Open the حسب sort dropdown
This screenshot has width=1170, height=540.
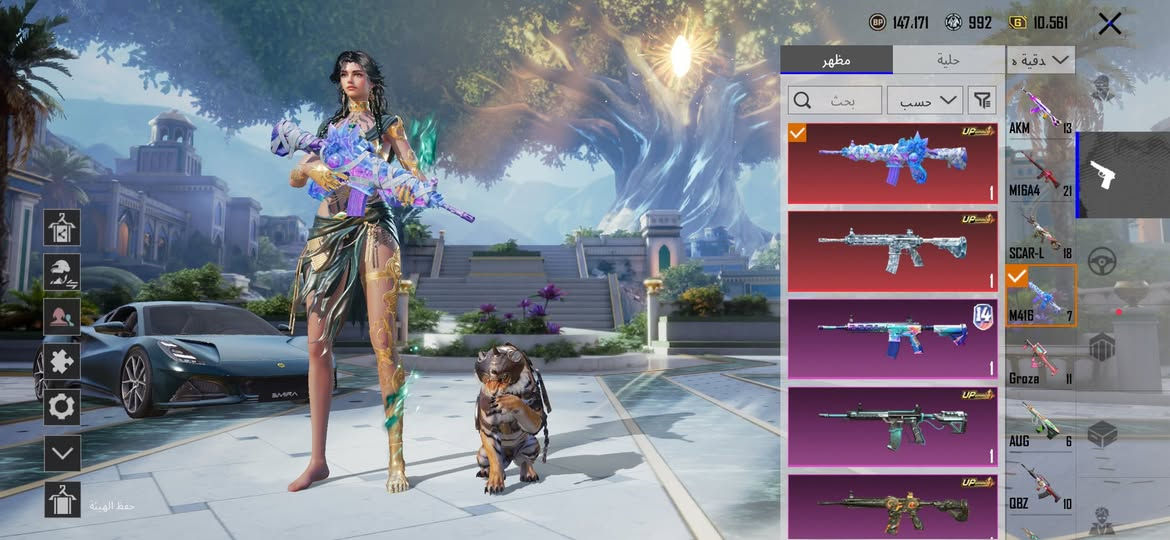click(x=924, y=100)
